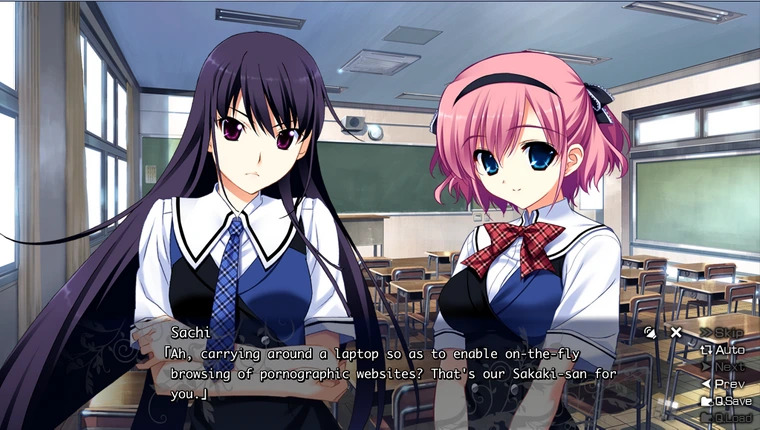760x430 pixels.
Task: Jump to the Next scene
Action: click(726, 366)
